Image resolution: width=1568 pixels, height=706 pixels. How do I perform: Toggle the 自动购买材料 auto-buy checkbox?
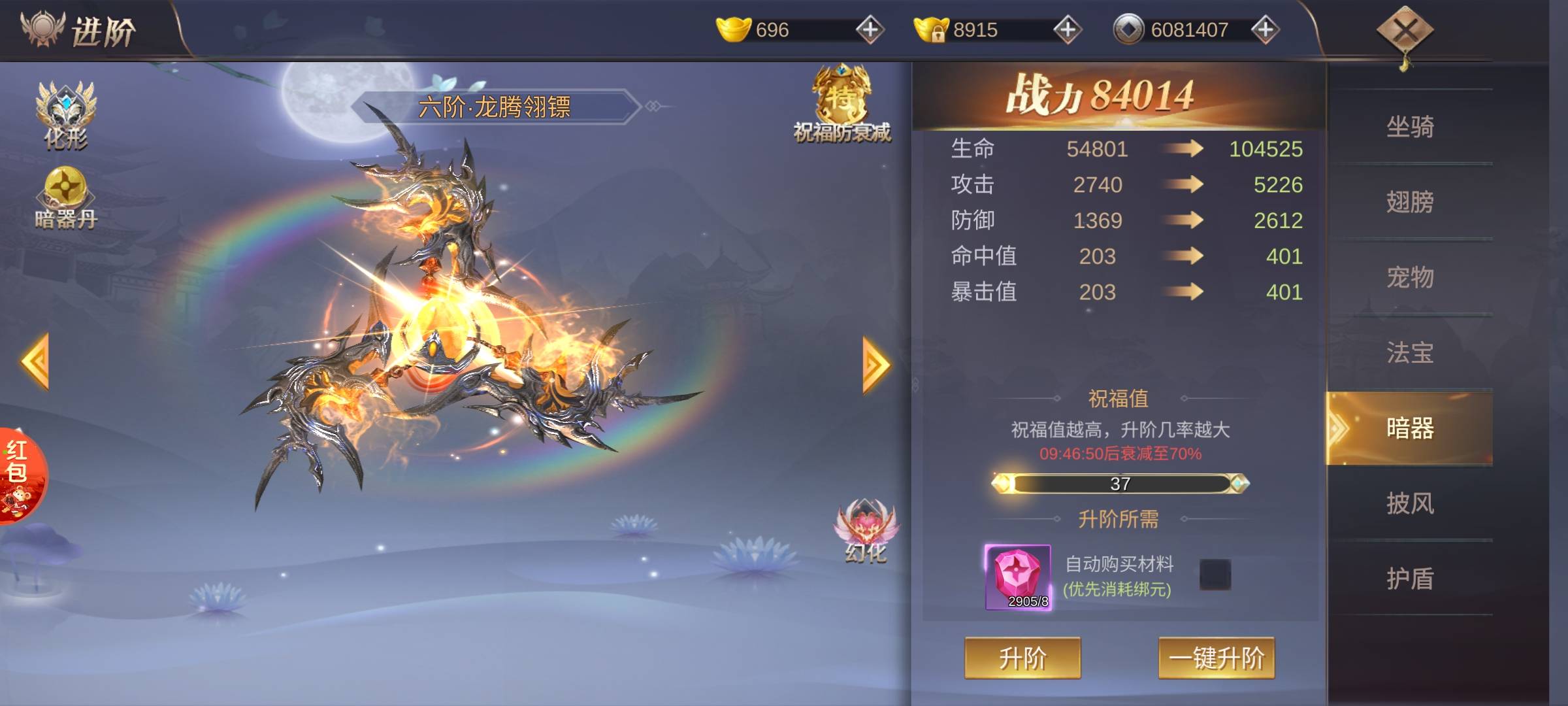1215,575
